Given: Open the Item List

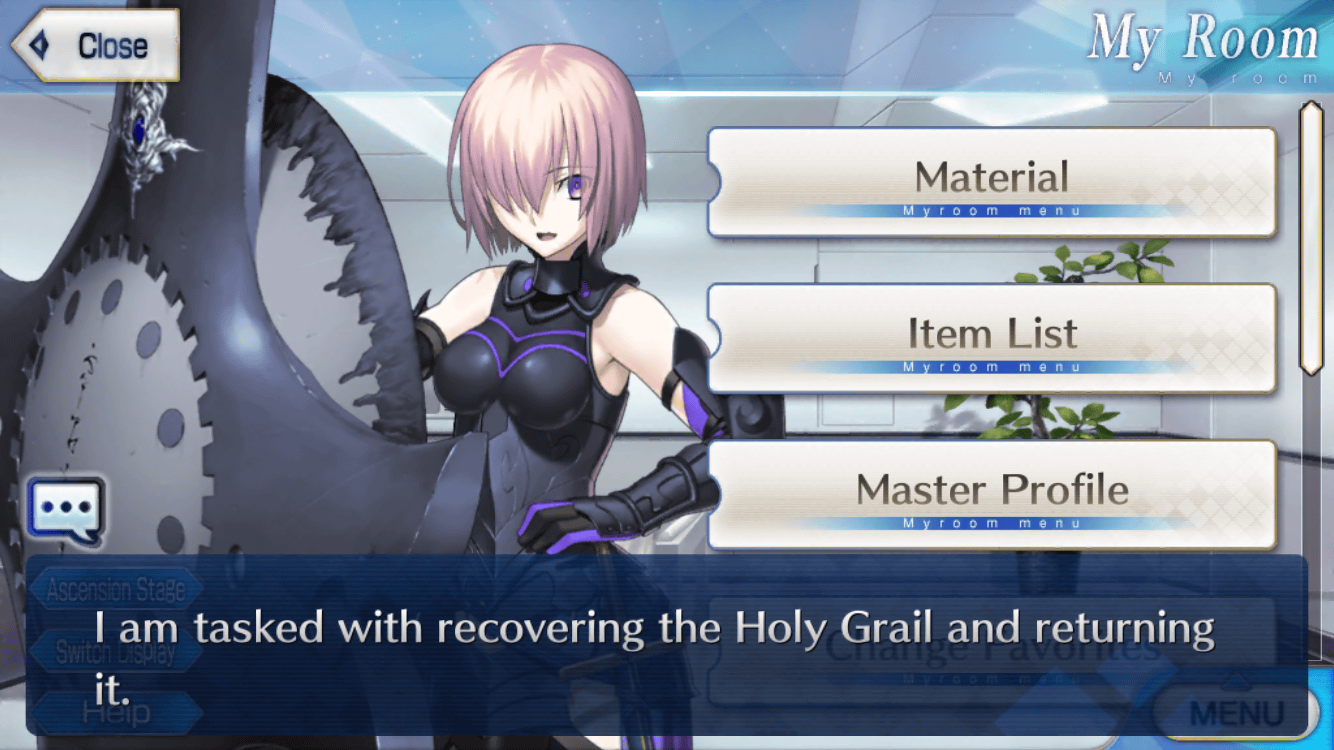Looking at the screenshot, I should pos(991,338).
